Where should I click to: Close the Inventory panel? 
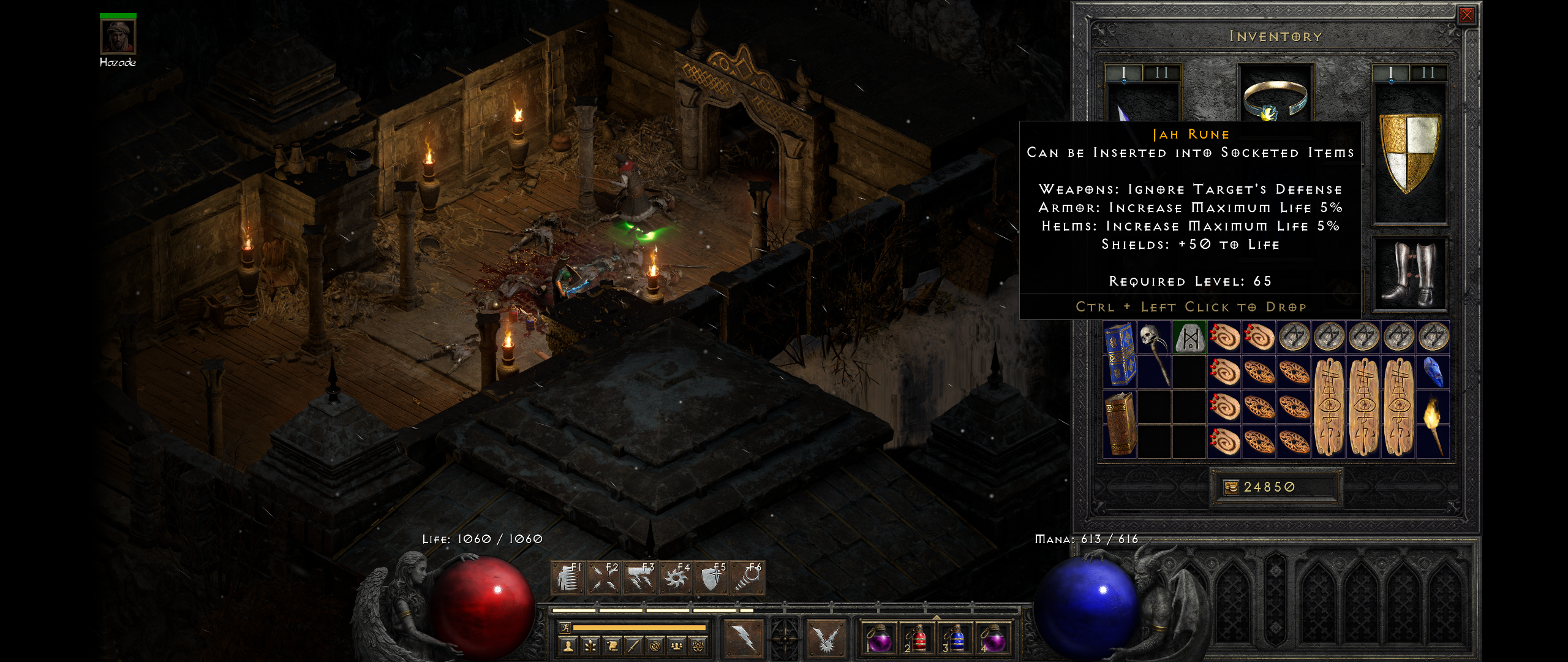pos(1466,15)
